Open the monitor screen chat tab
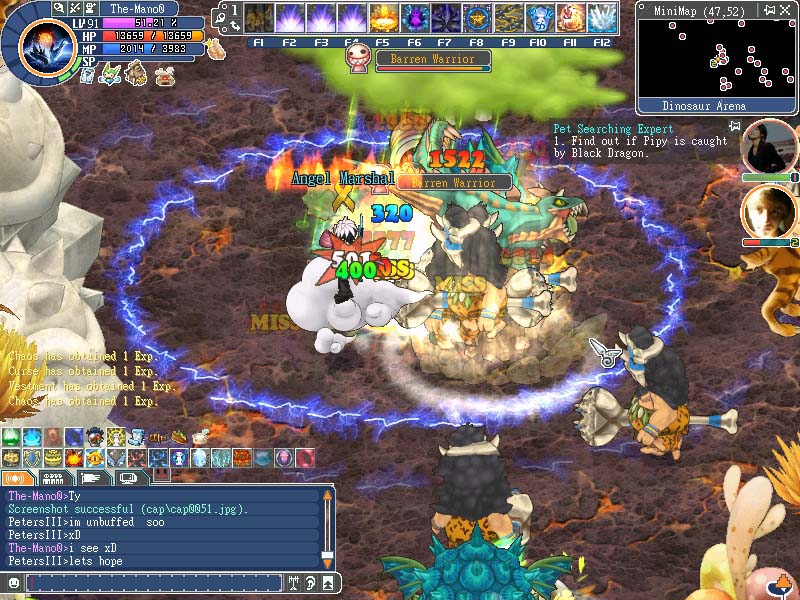This screenshot has width=800, height=600. tap(129, 479)
